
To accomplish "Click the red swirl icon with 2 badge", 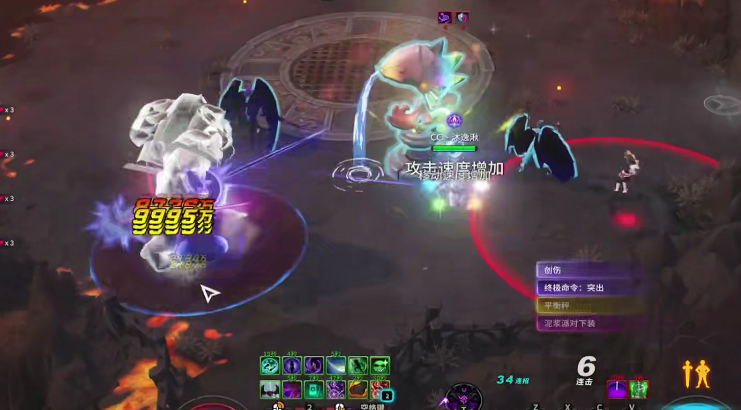I will coord(380,389).
